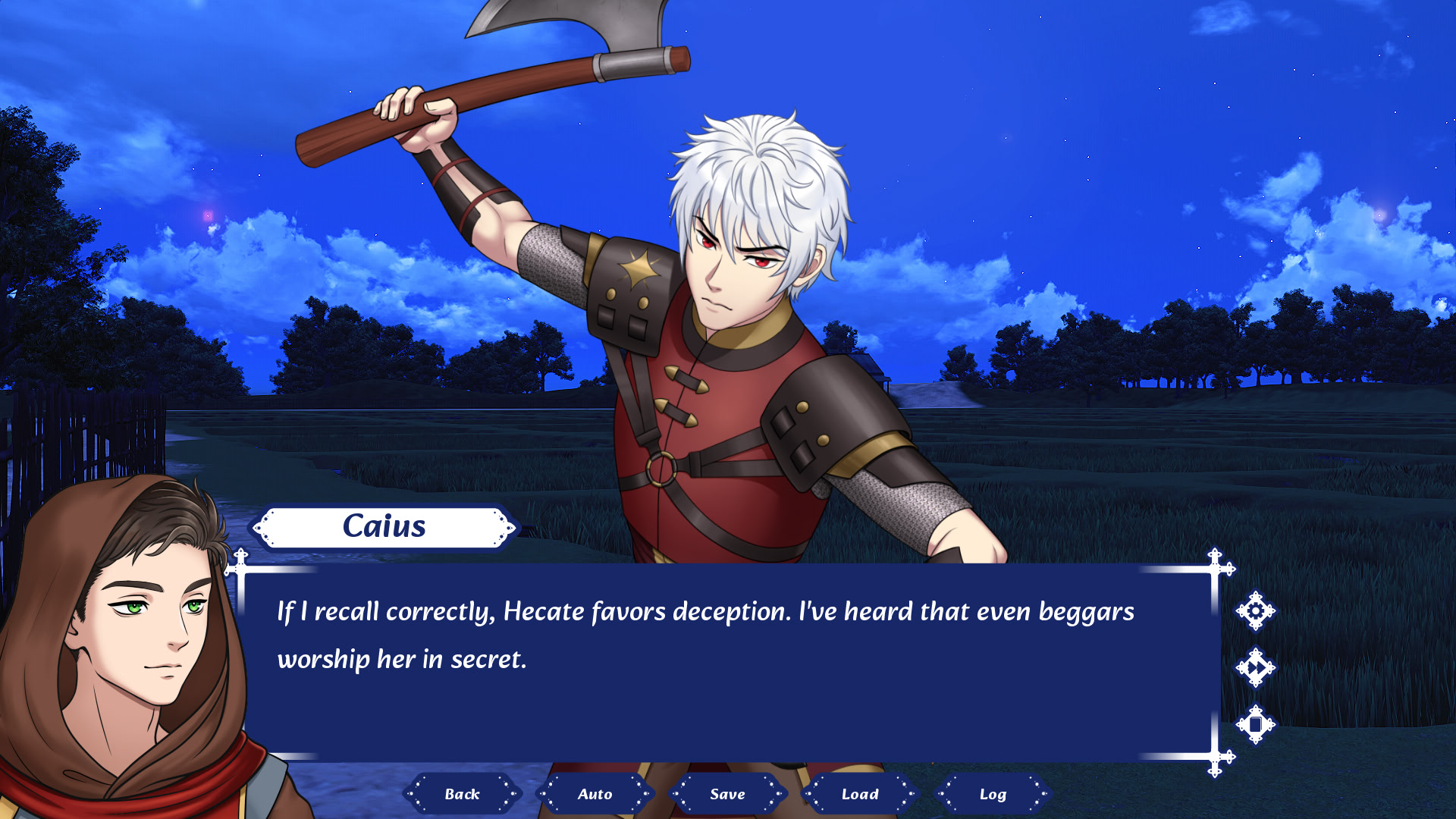Activate the fast-forward skip icon
This screenshot has width=1456, height=819.
tap(1256, 668)
